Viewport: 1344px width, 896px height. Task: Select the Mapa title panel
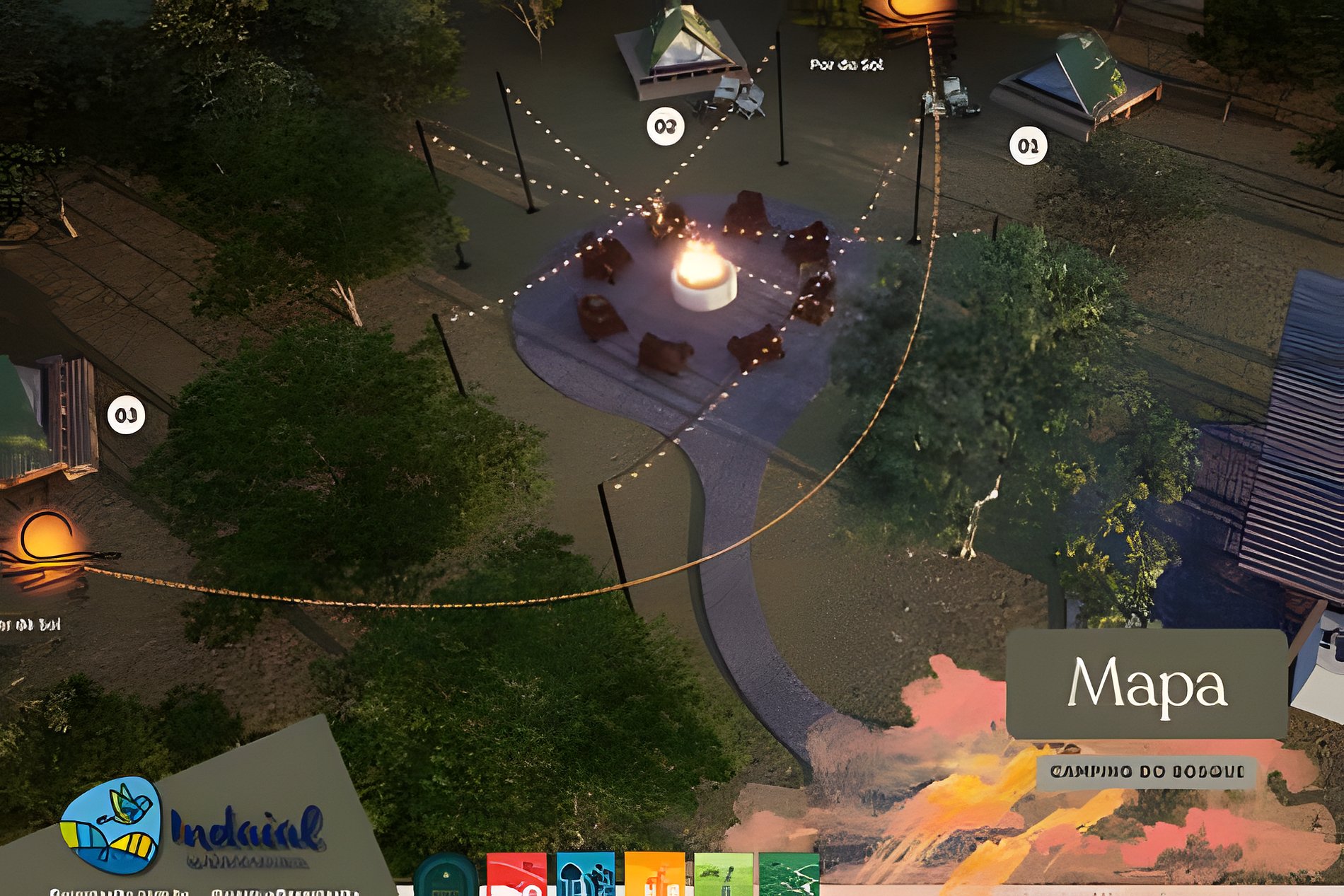1146,683
